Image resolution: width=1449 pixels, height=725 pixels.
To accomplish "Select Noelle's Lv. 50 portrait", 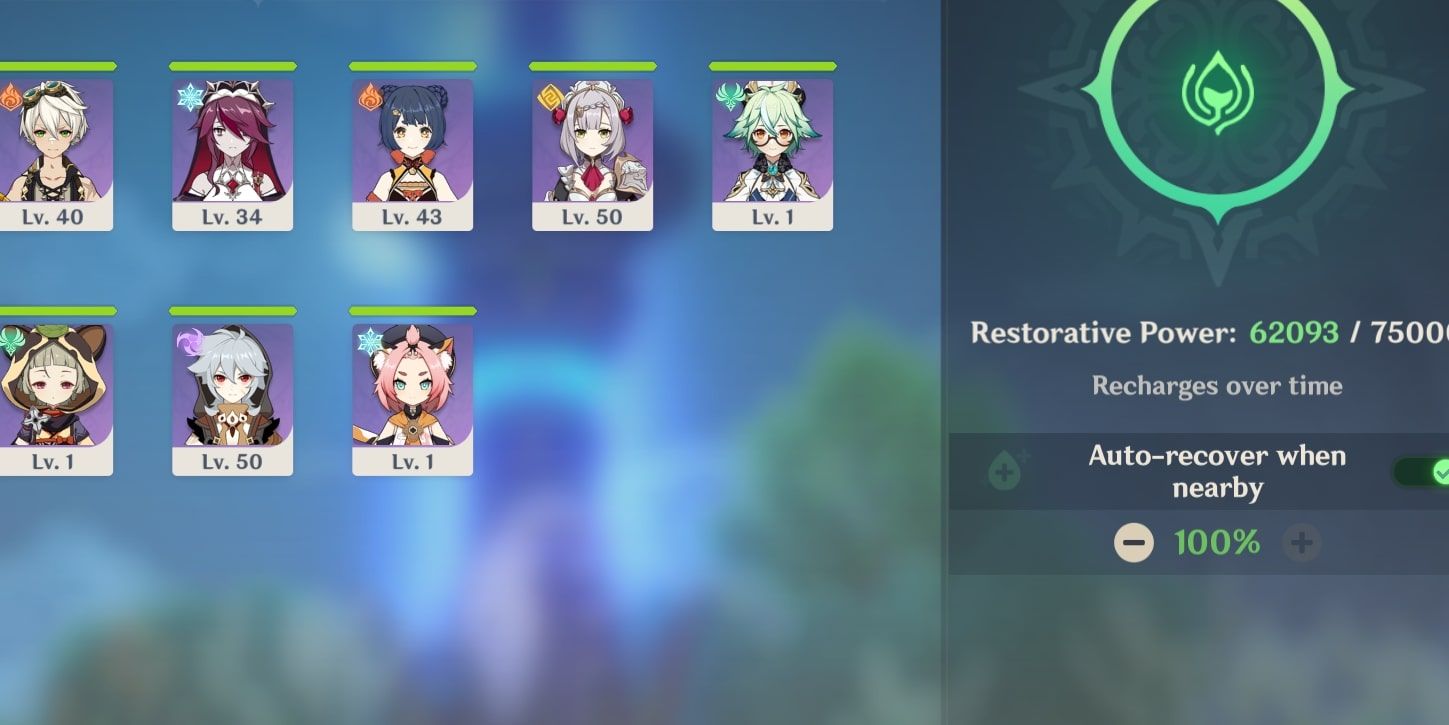I will coord(592,154).
